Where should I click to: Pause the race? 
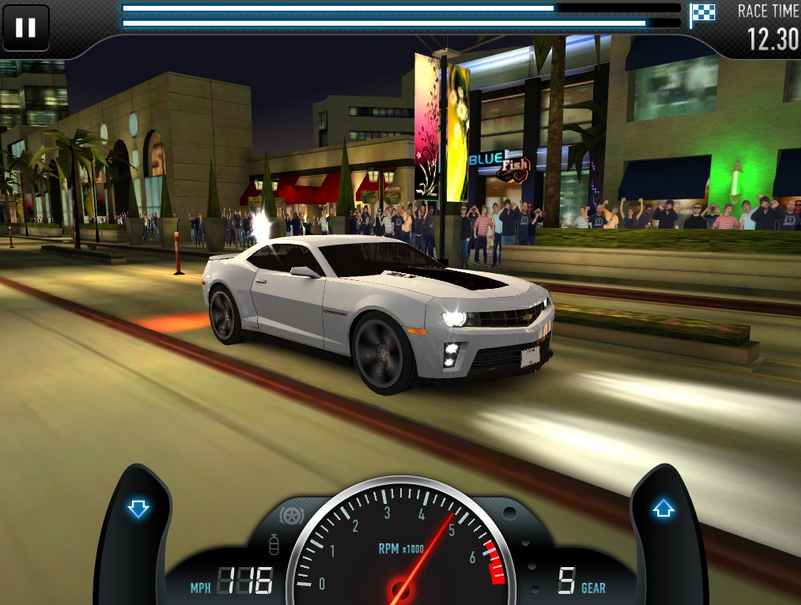tap(25, 28)
